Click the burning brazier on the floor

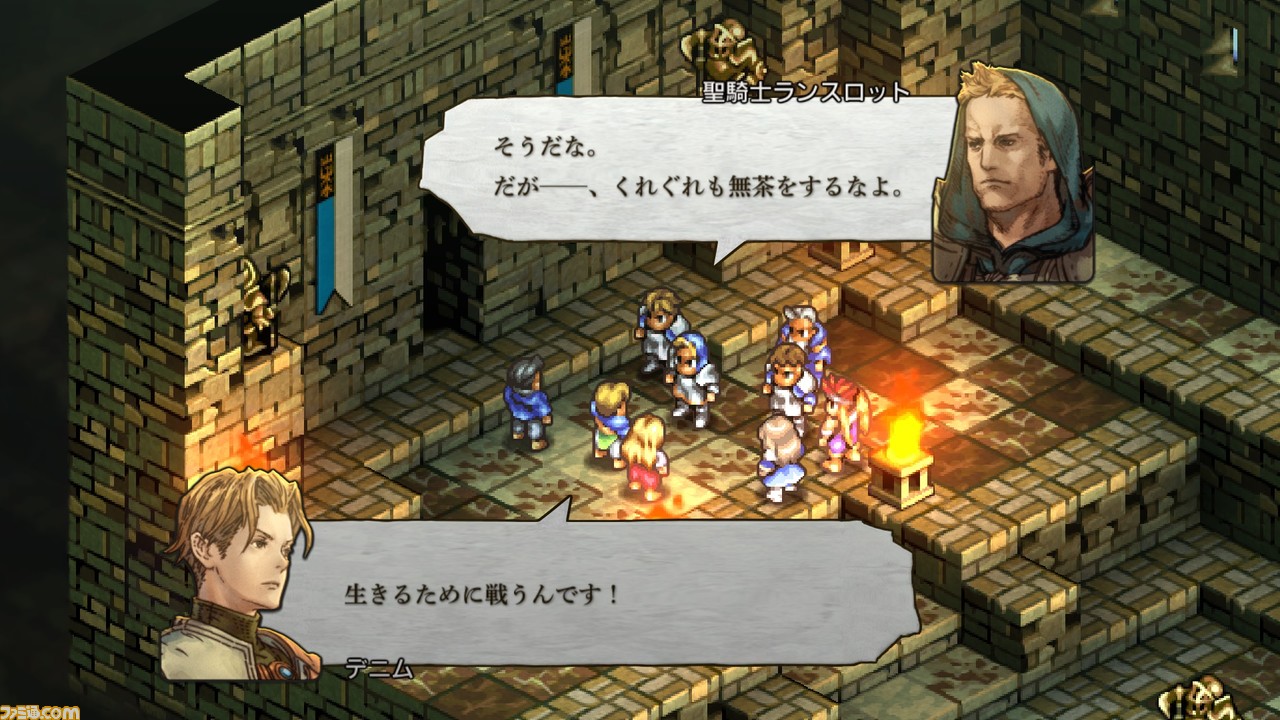click(899, 467)
